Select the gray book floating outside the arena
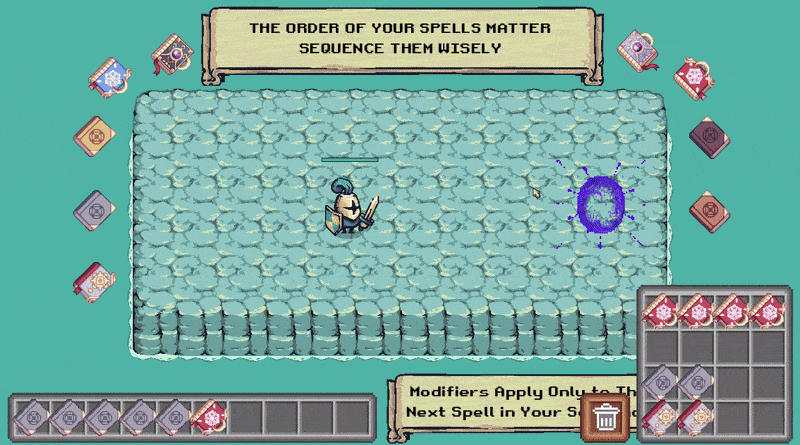The height and width of the screenshot is (445, 800). 95,210
